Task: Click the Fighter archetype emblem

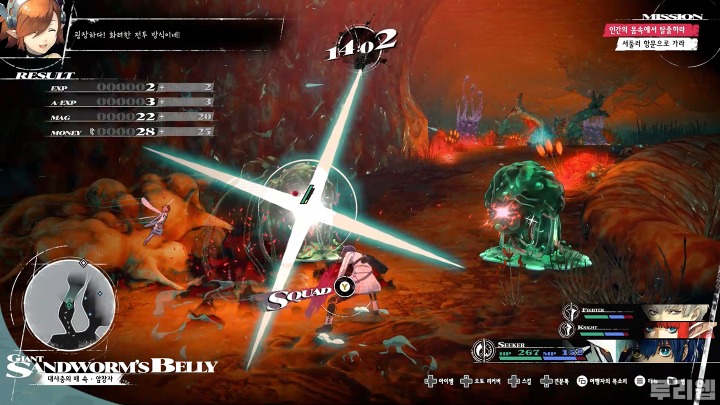Action: pos(571,310)
